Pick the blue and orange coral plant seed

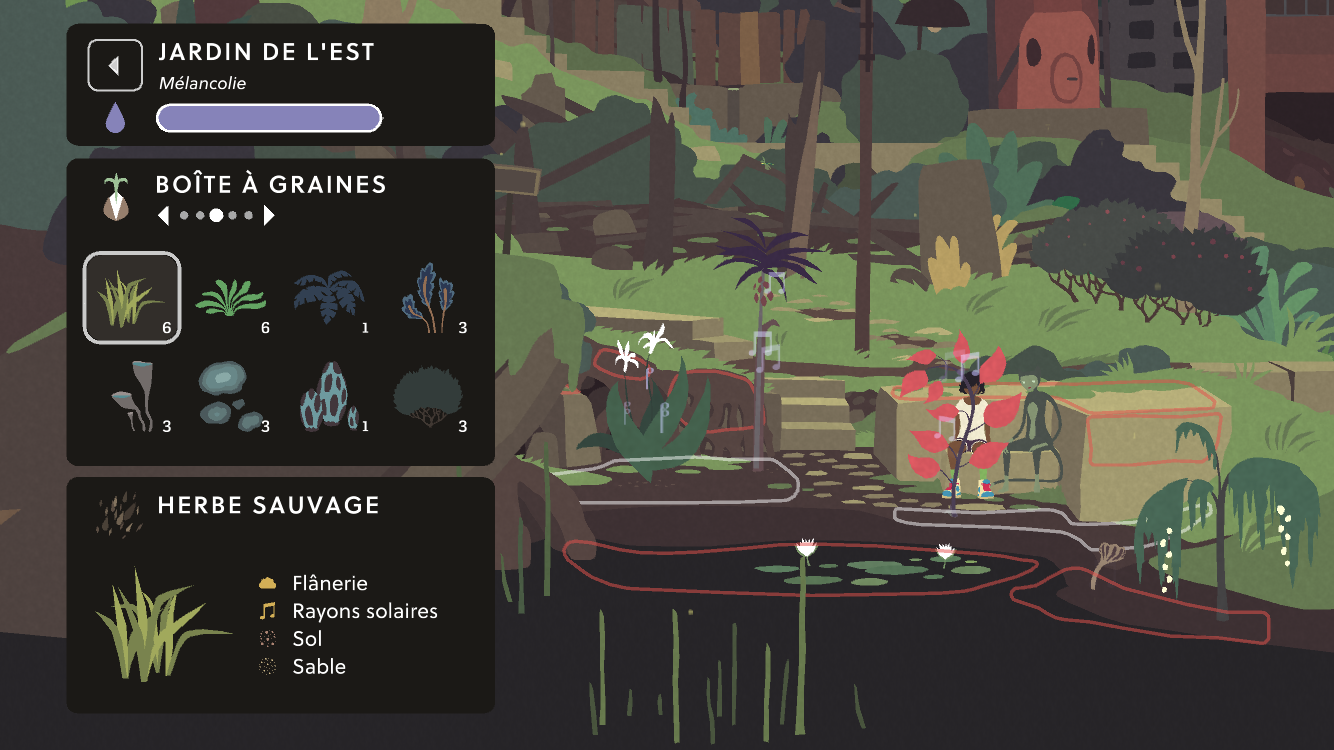coord(430,298)
